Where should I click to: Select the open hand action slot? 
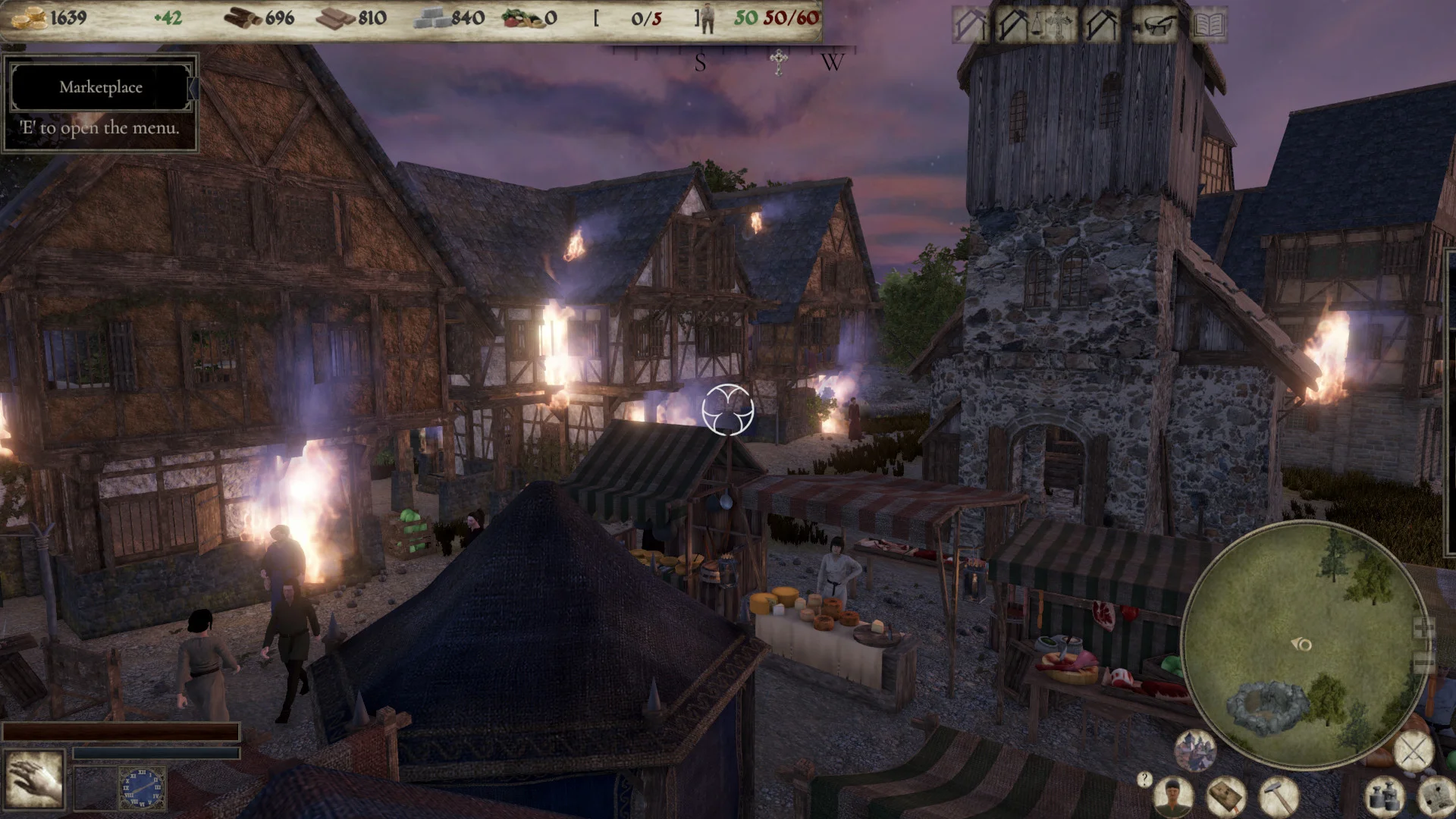point(34,779)
